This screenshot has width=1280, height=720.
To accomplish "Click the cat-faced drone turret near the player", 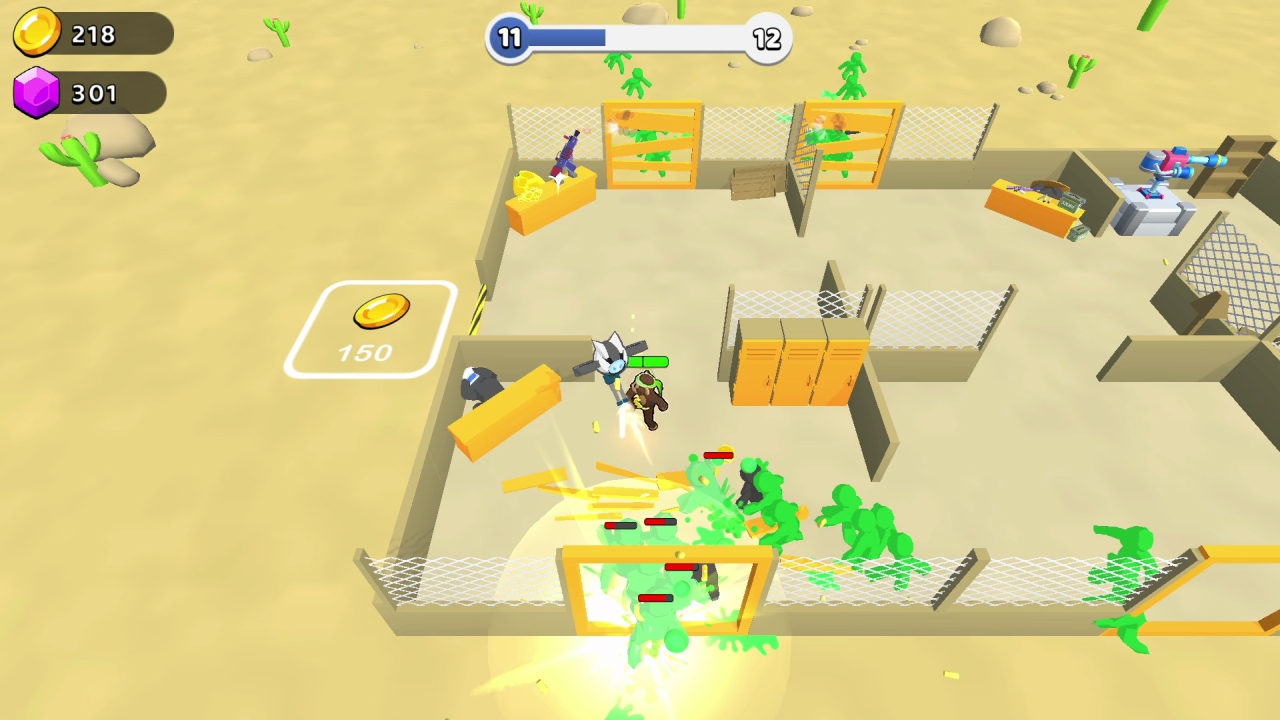I will click(613, 360).
